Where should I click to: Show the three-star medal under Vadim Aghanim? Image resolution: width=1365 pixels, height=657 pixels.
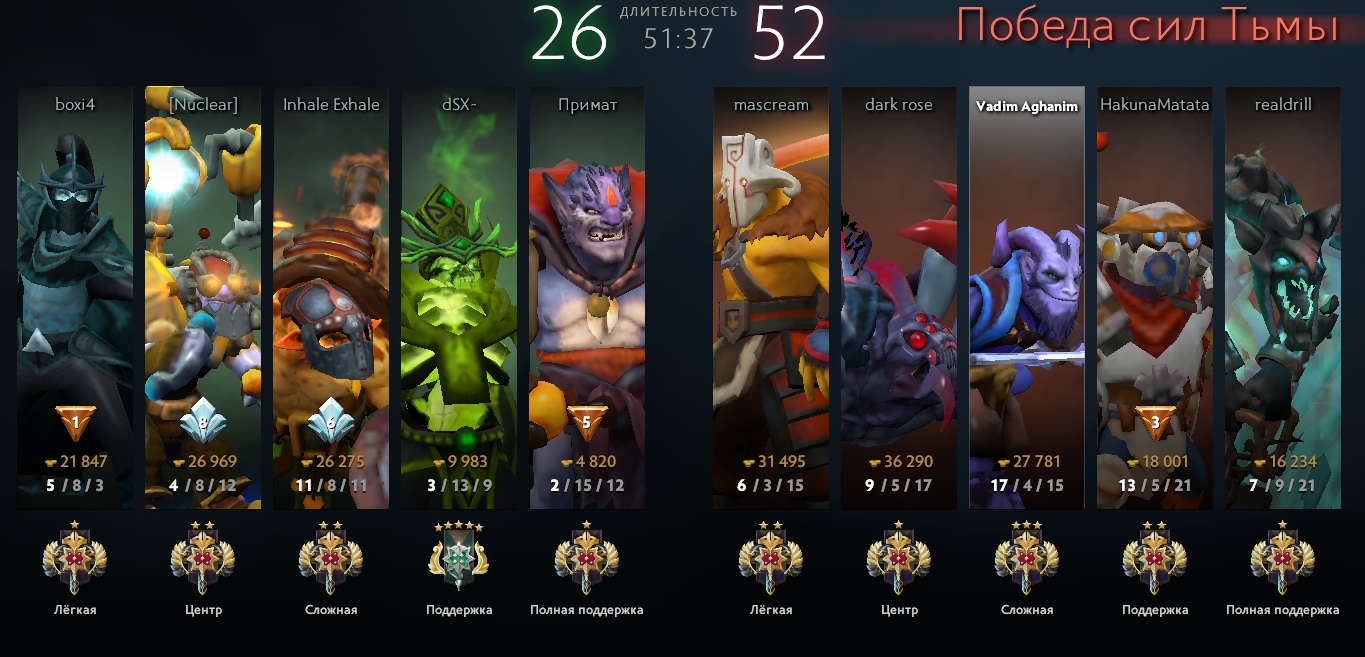(1027, 557)
